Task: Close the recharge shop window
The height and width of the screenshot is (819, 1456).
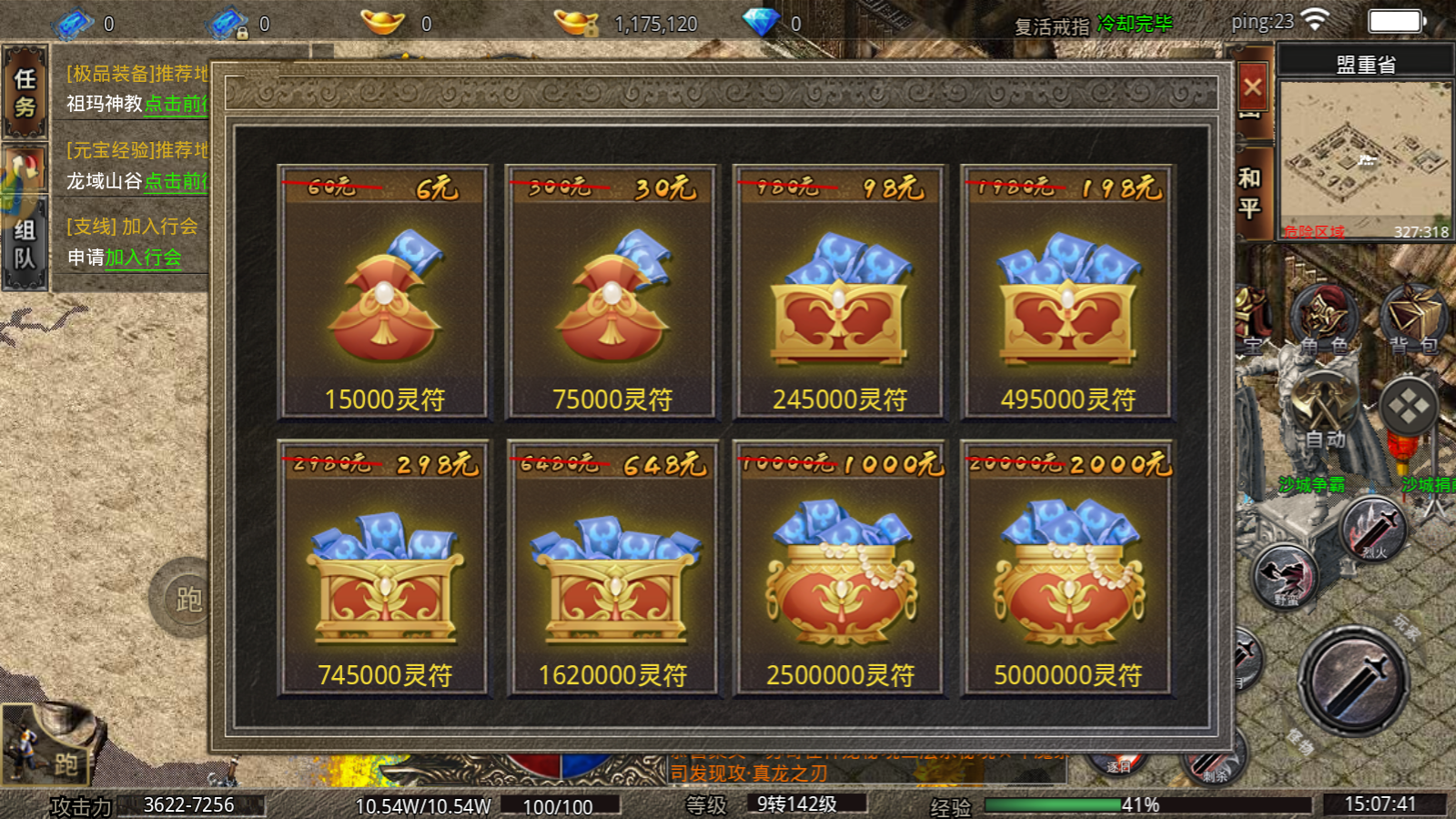Action: (x=1252, y=87)
